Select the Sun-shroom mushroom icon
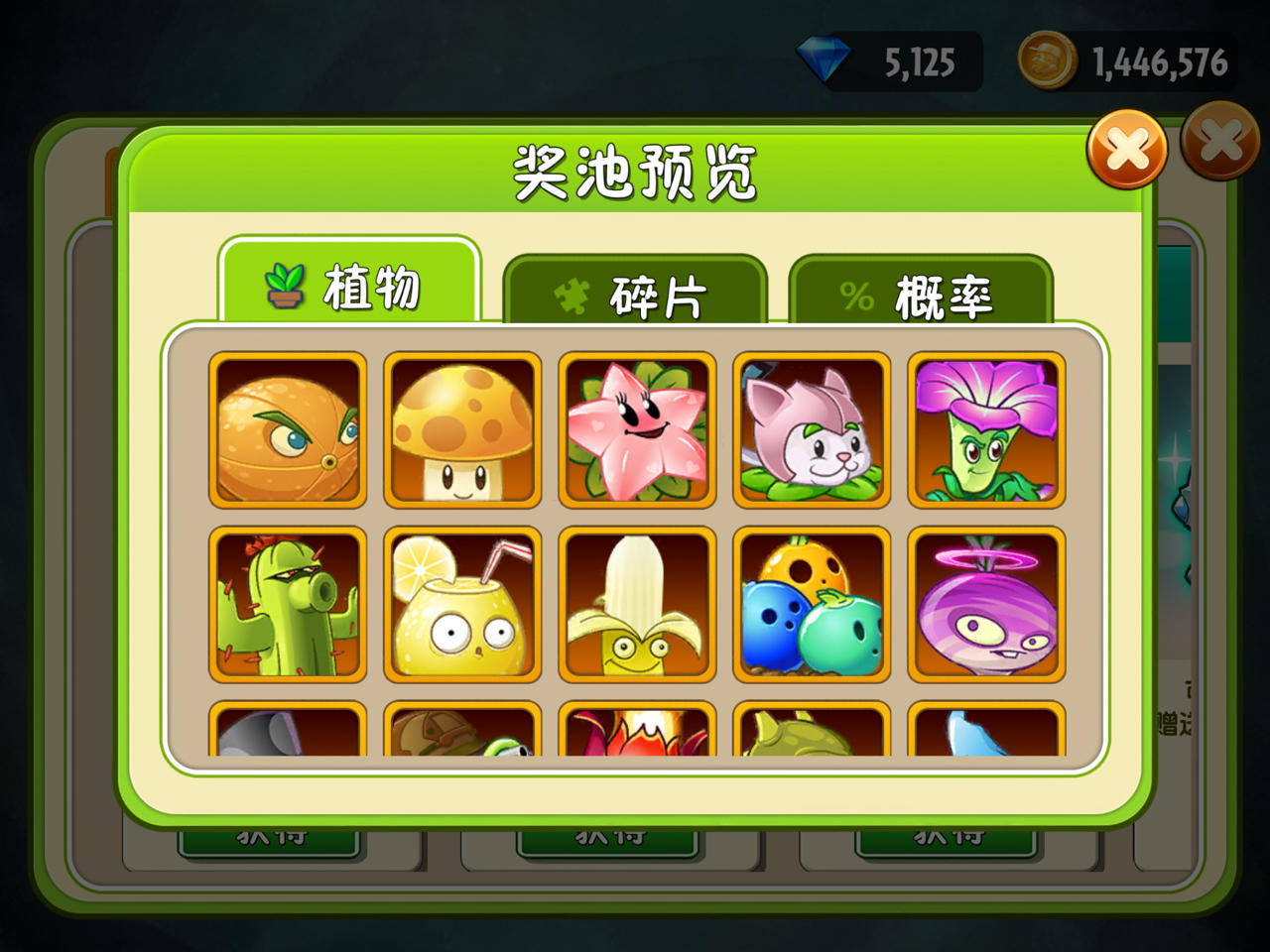1270x952 pixels. [461, 429]
